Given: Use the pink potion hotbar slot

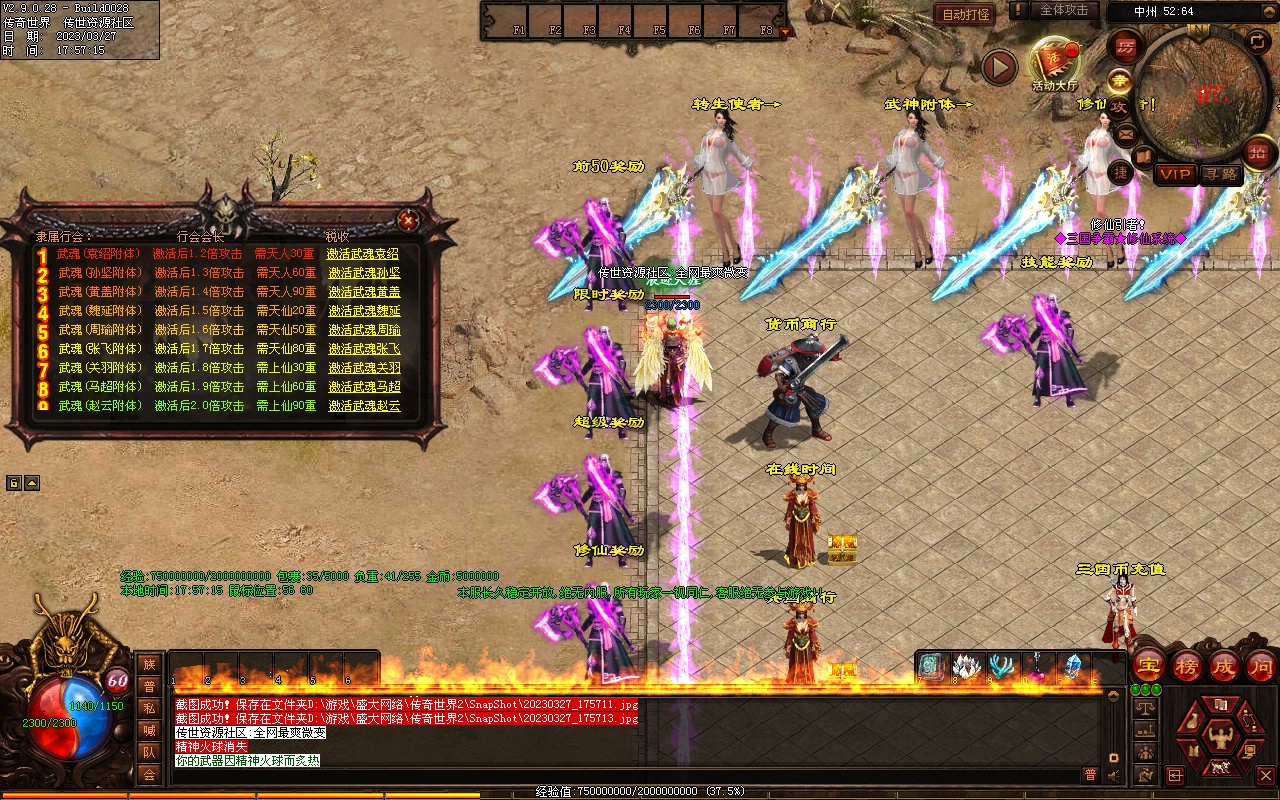Looking at the screenshot, I should [x=1036, y=665].
